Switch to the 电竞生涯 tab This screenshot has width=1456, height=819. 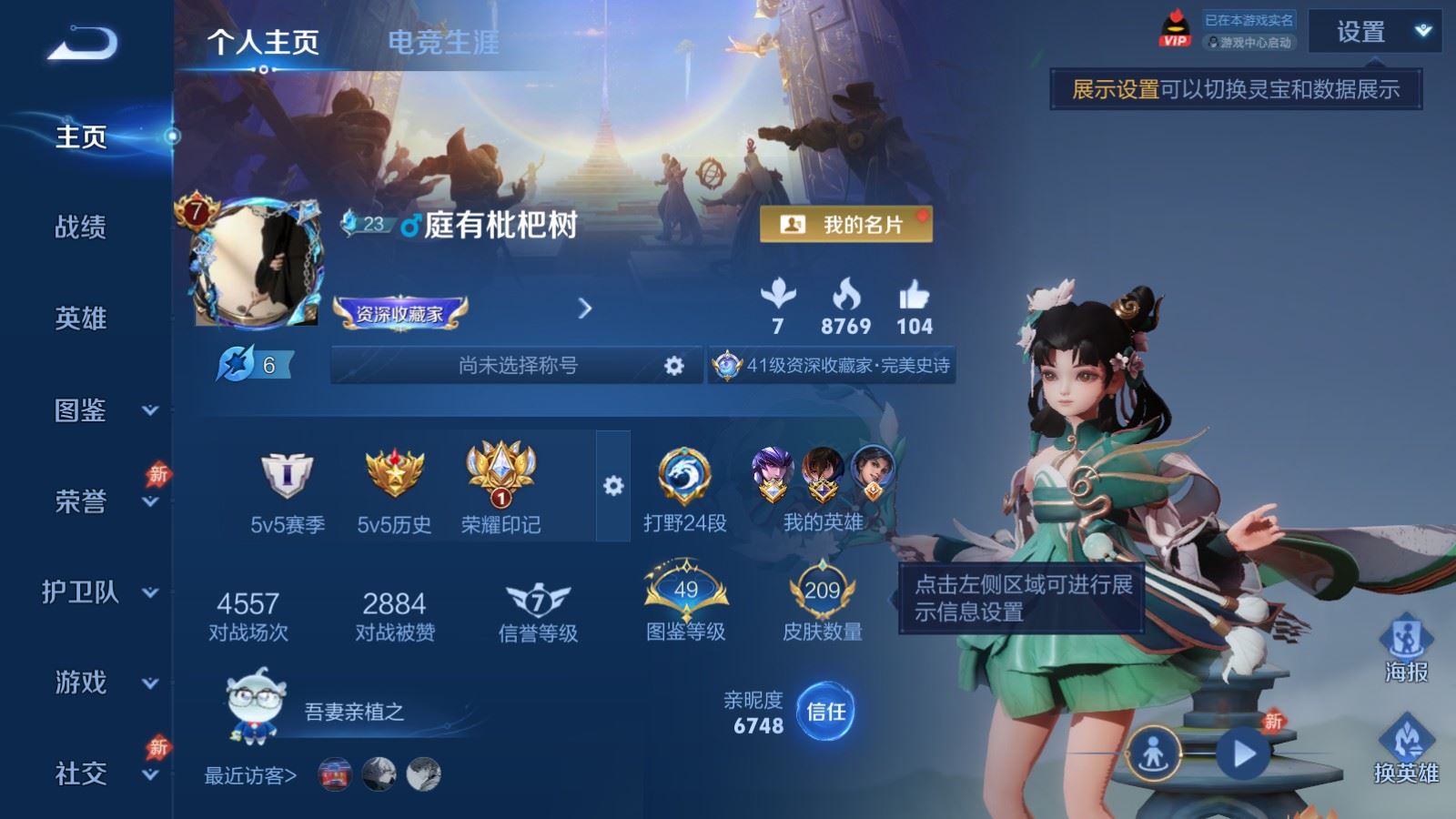tap(443, 42)
